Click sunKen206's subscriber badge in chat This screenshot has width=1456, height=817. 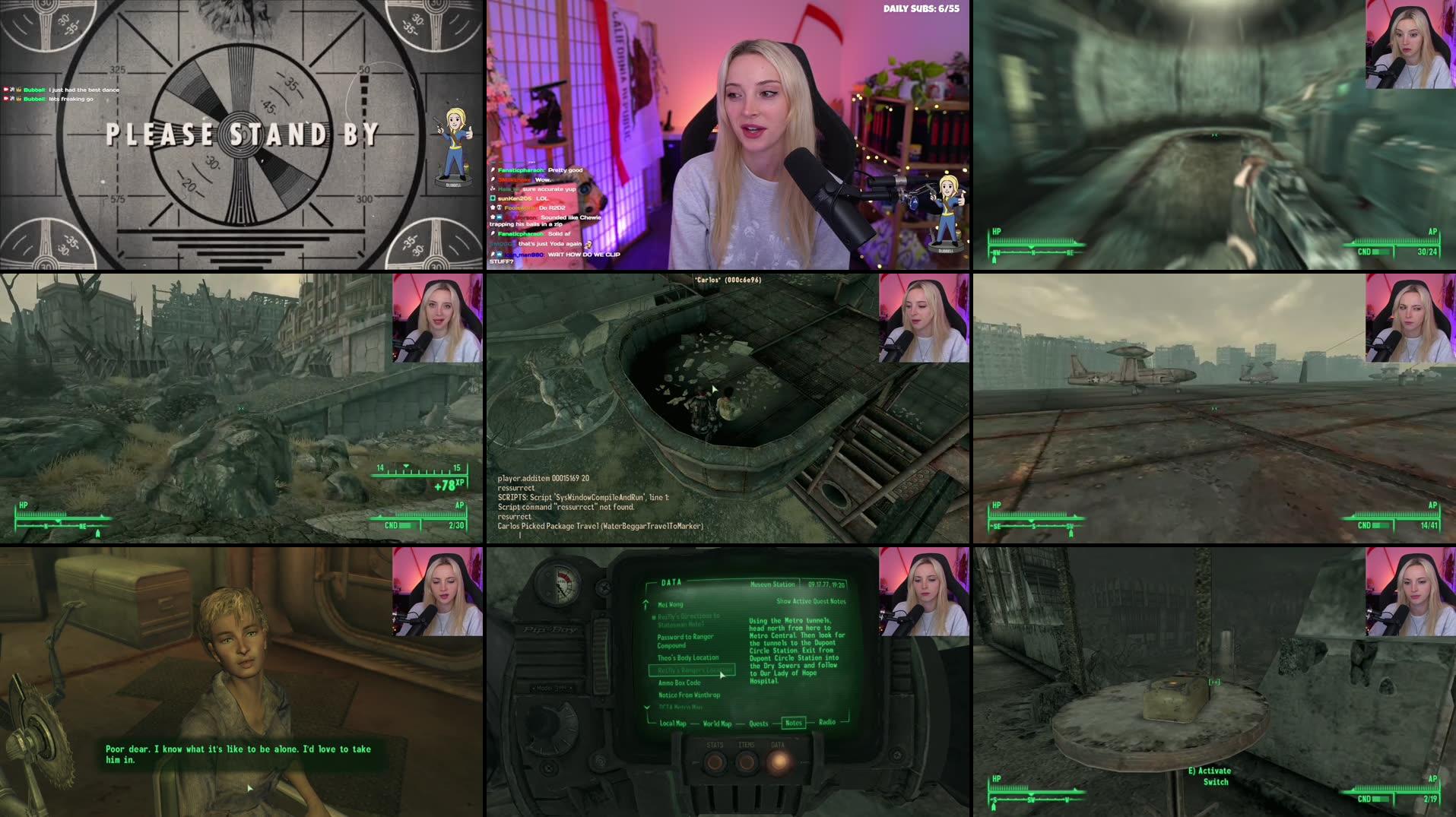tap(492, 198)
